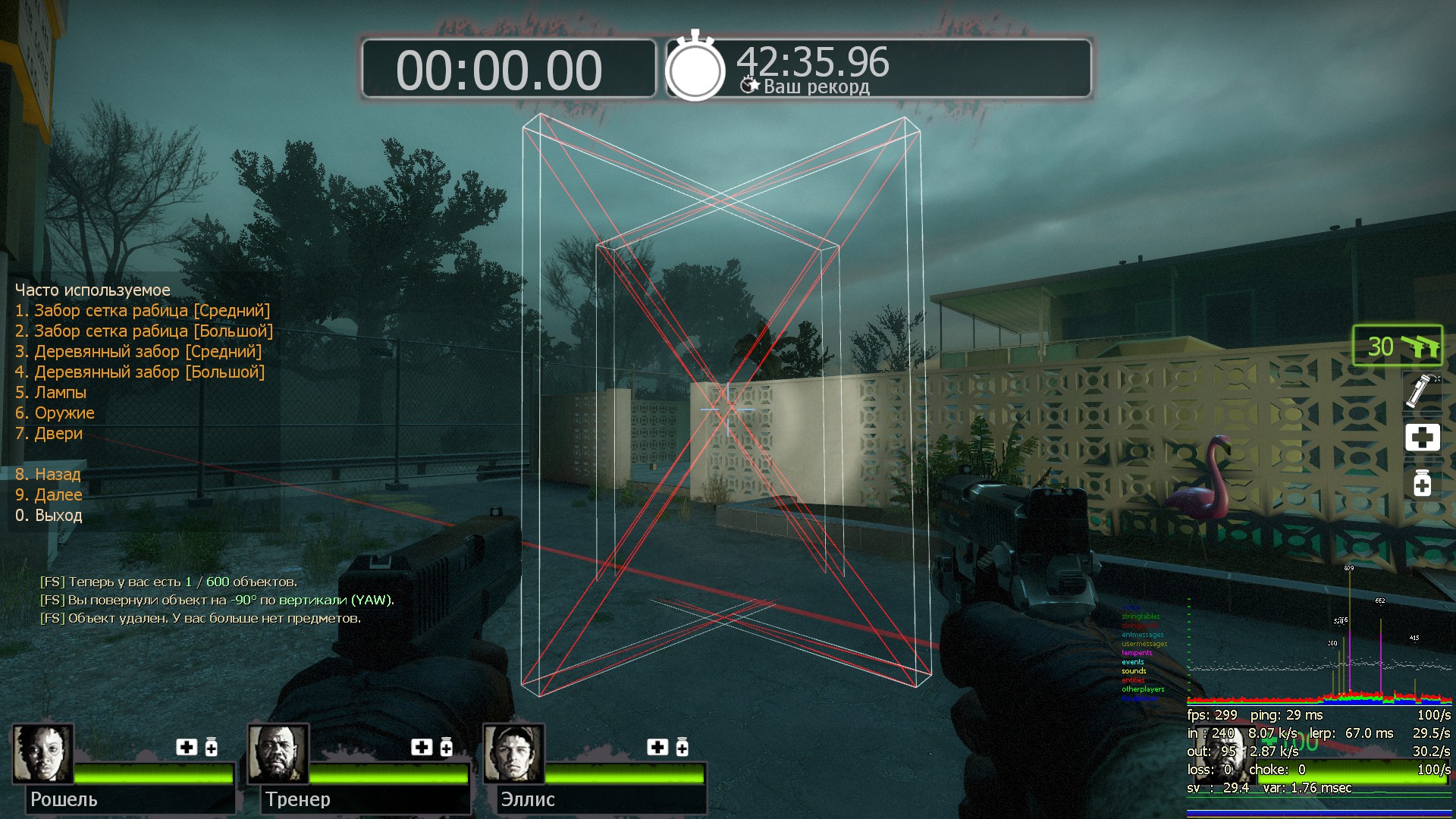Click the flashlight item slot icon
Viewport: 1456px width, 819px height.
point(1420,390)
